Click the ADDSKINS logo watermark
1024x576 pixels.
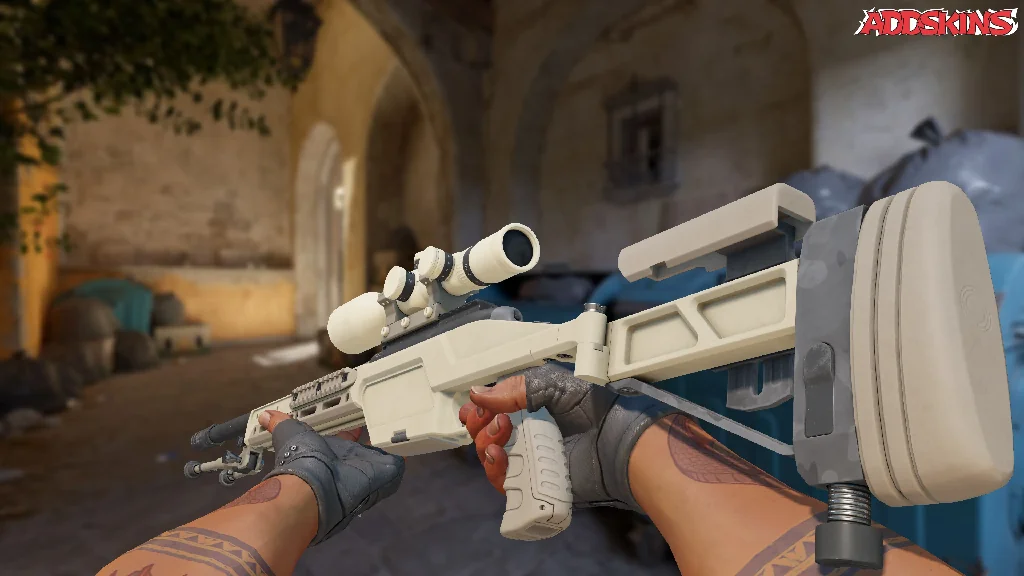coord(937,22)
